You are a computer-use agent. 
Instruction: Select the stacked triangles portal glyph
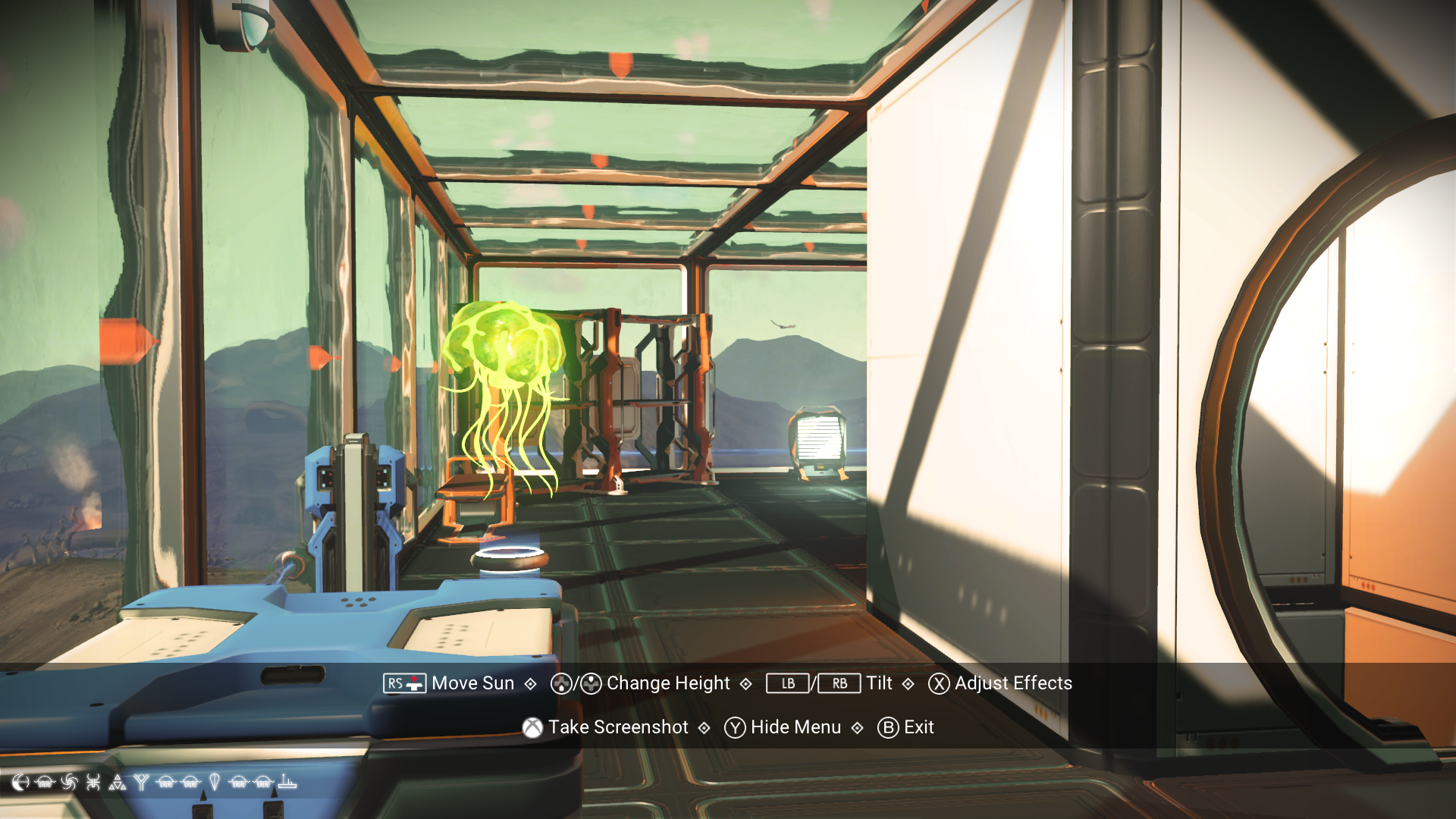point(117,782)
